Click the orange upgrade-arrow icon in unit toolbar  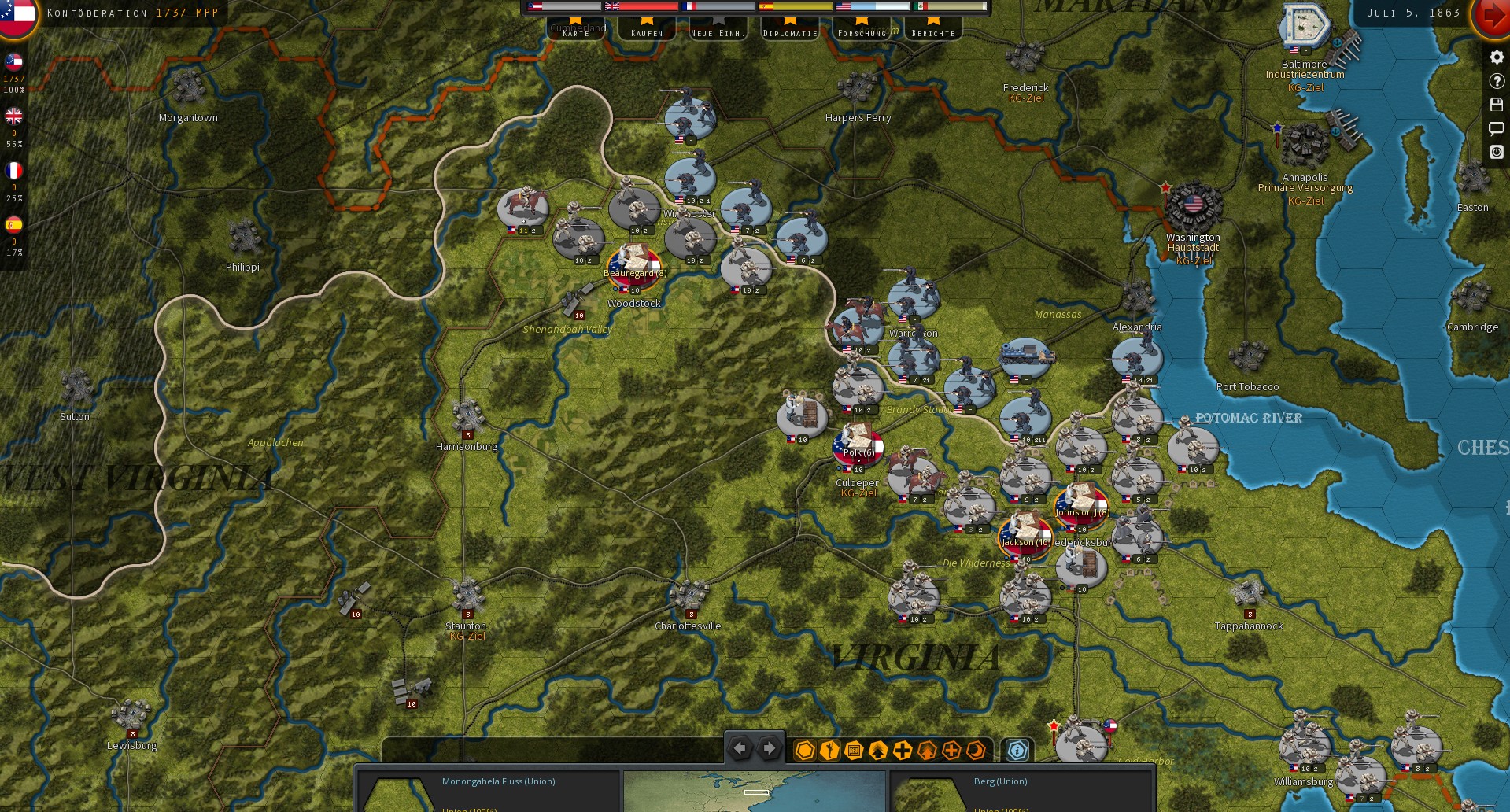point(926,751)
